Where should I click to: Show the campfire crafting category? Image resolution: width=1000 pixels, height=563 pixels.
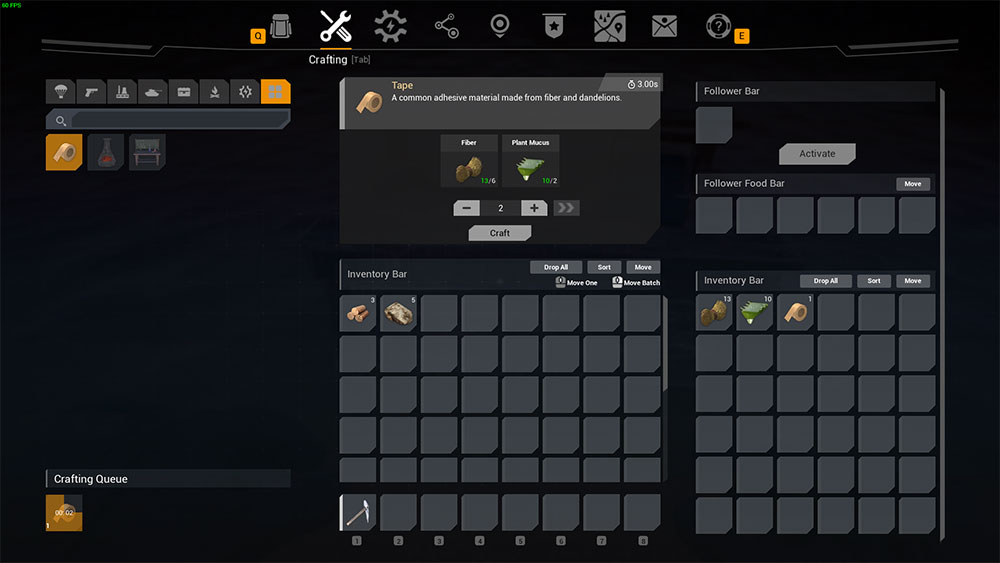214,92
